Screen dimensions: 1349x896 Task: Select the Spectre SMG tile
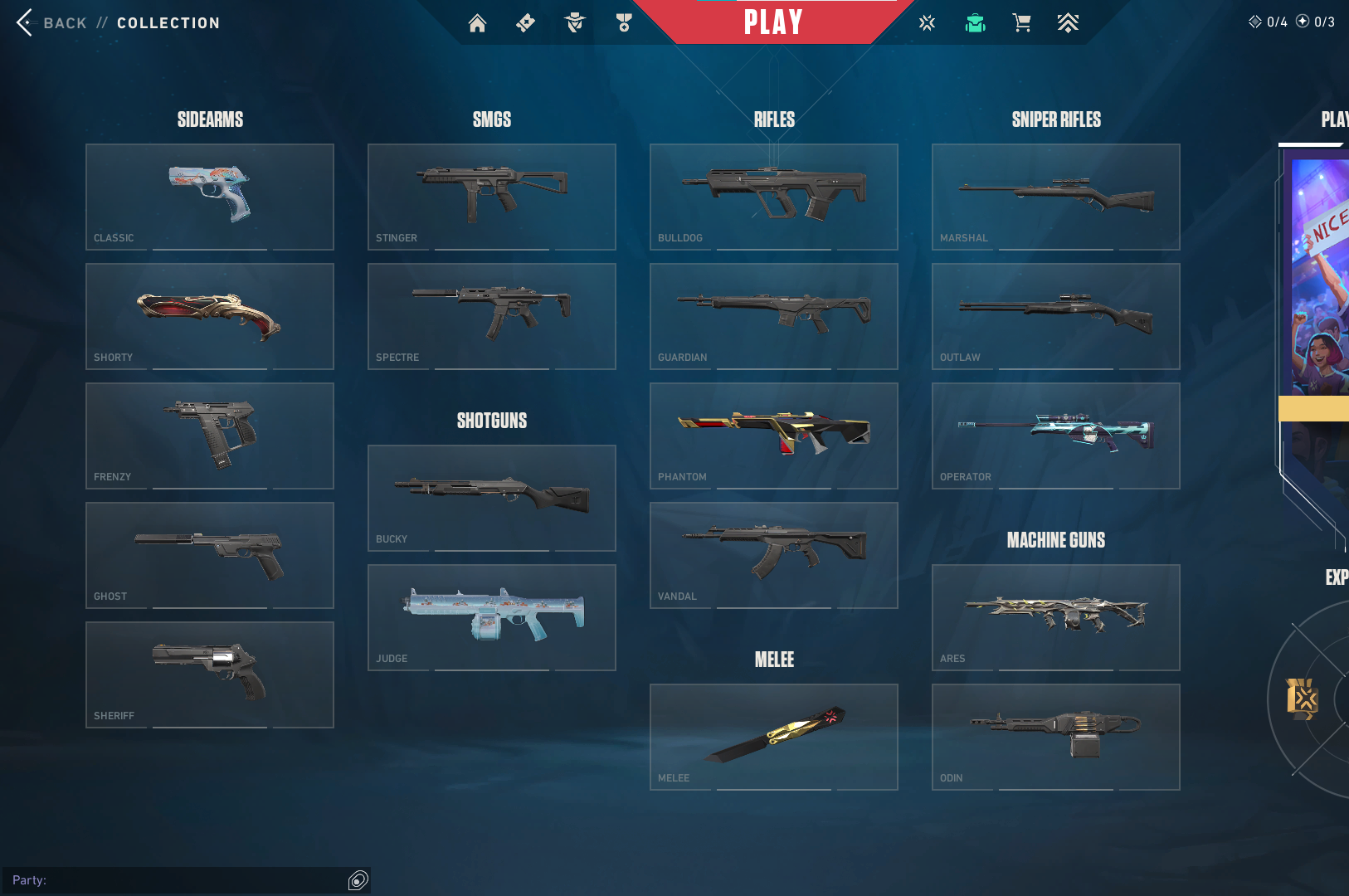coord(492,316)
